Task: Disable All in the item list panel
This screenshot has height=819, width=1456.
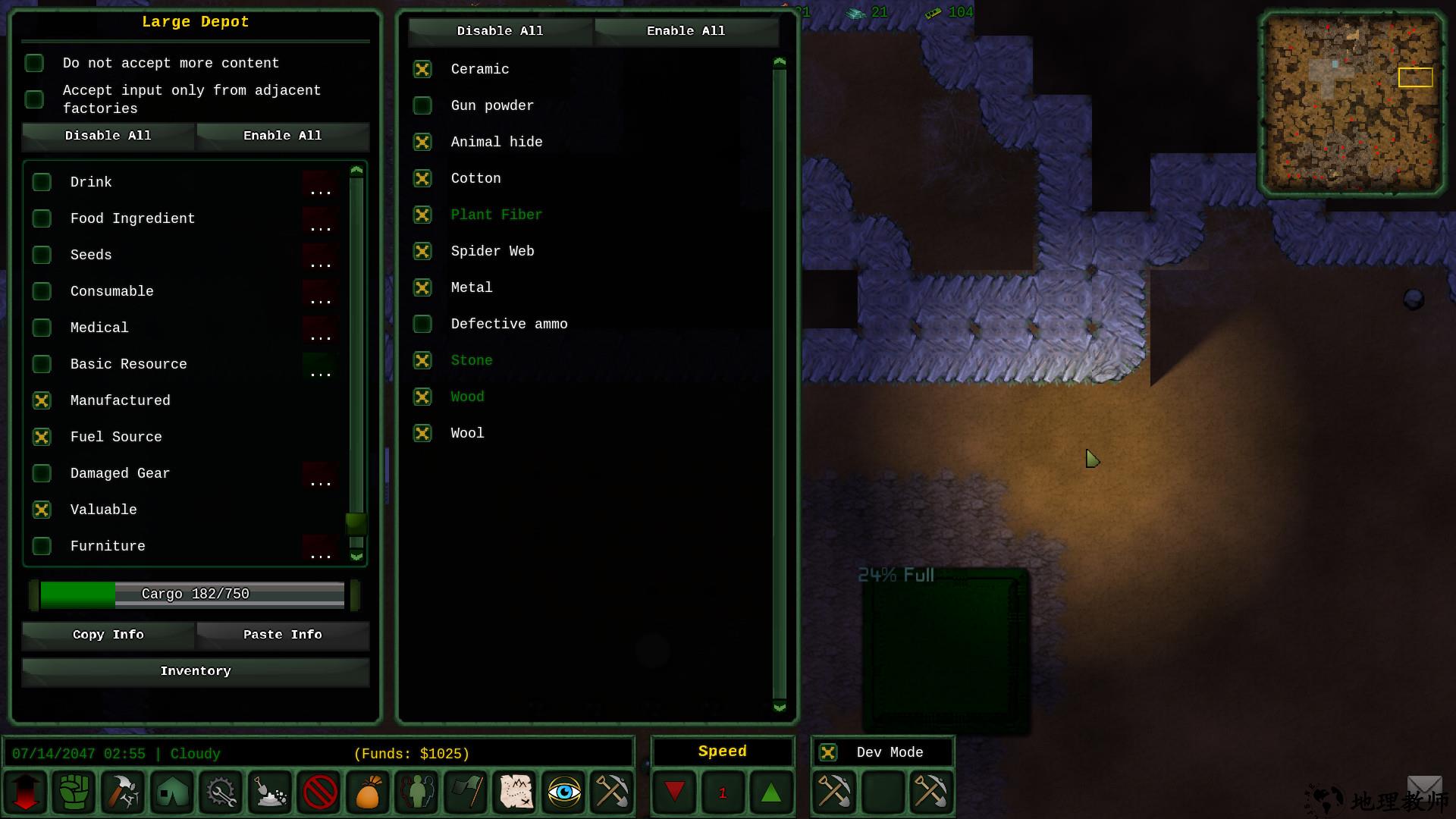Action: pos(500,31)
